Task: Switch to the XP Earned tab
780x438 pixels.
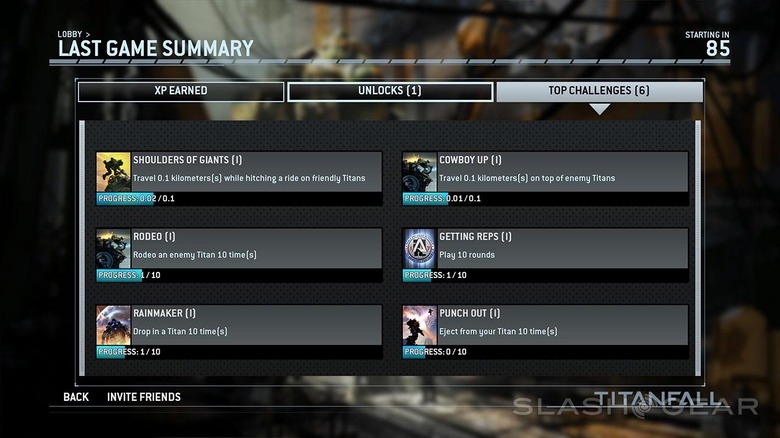Action: point(180,91)
